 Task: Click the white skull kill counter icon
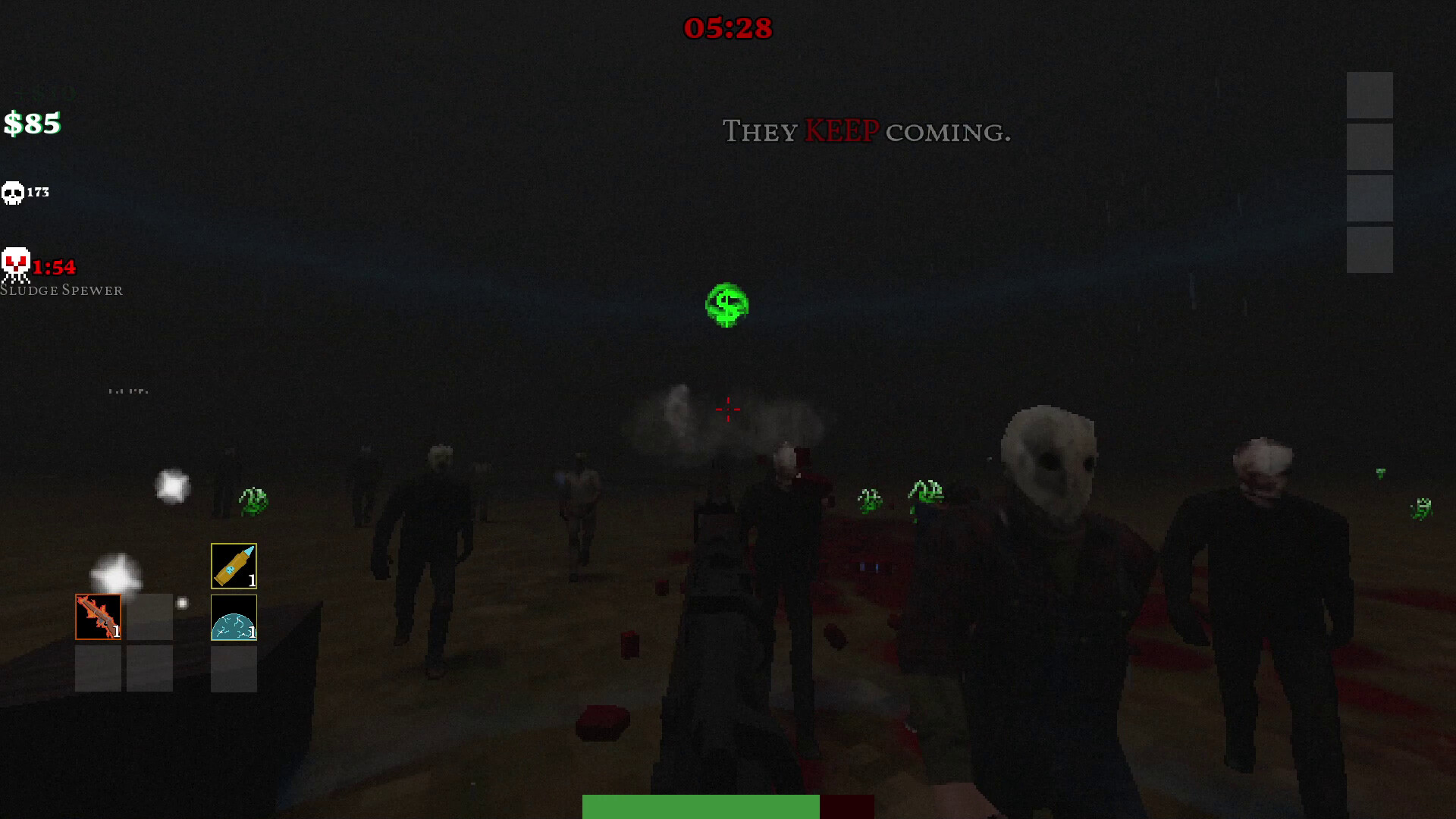(13, 192)
